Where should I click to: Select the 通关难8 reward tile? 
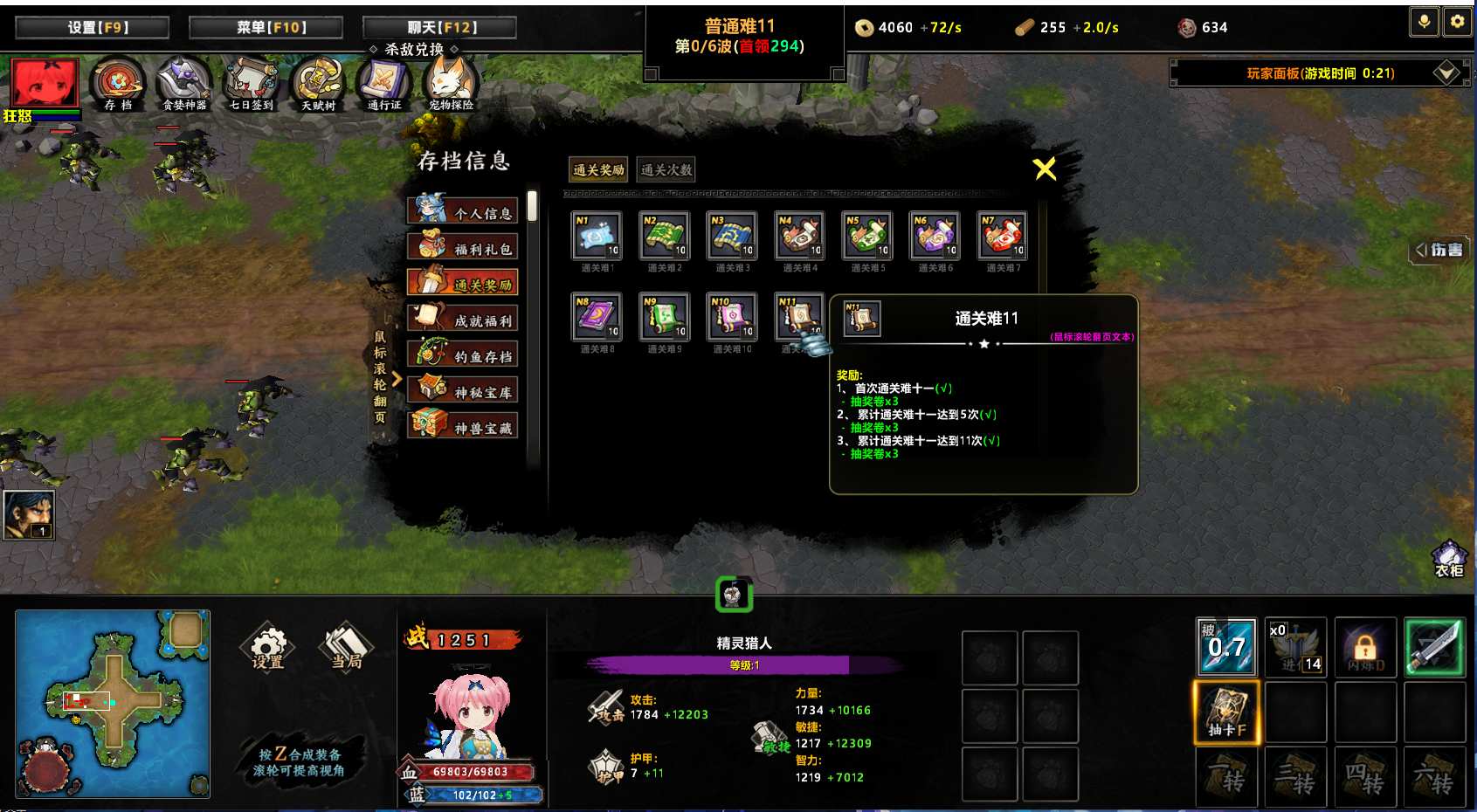pos(597,317)
